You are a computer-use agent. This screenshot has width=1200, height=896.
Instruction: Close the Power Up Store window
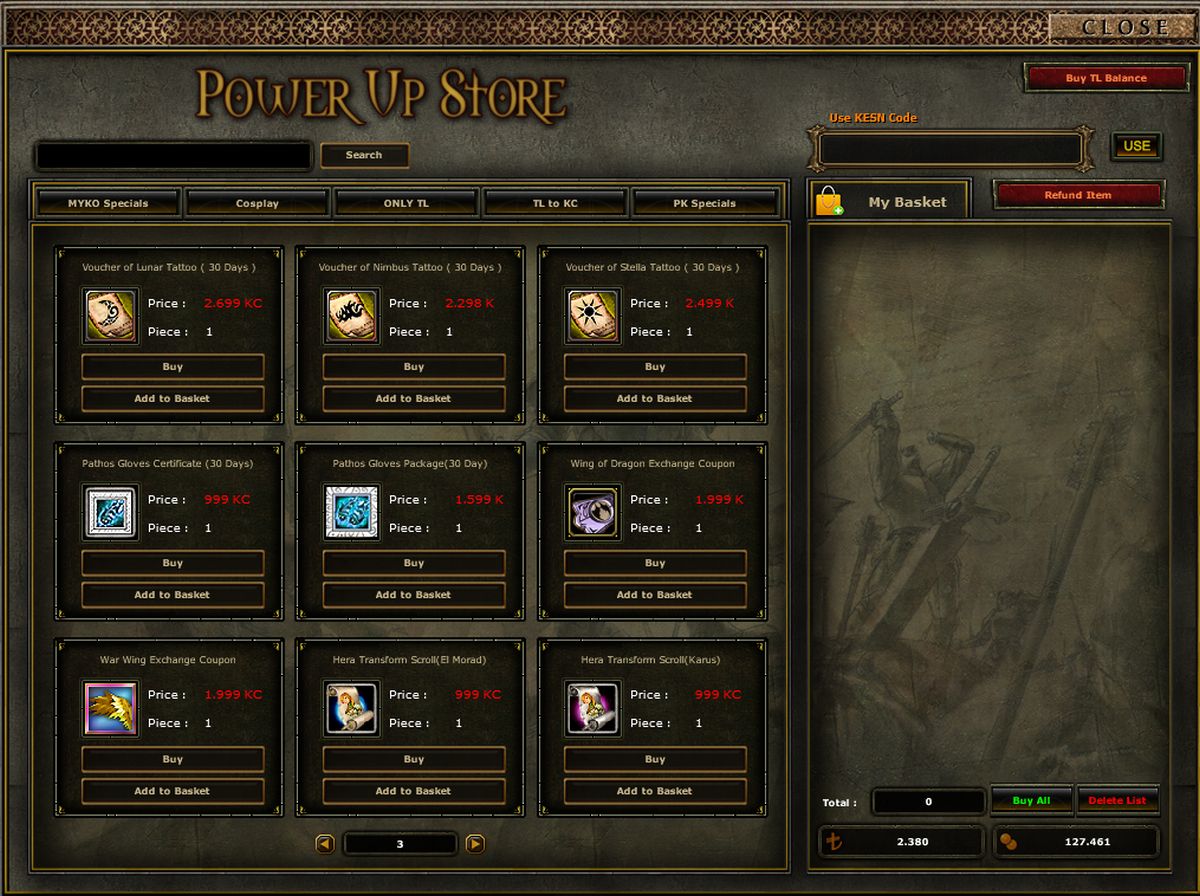point(1123,27)
